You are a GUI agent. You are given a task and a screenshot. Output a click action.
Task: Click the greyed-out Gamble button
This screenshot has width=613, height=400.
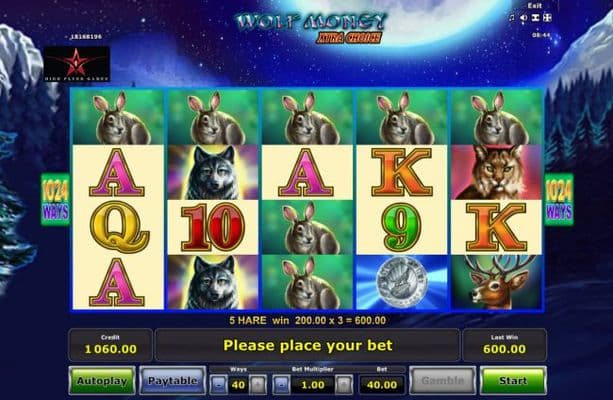tap(442, 381)
